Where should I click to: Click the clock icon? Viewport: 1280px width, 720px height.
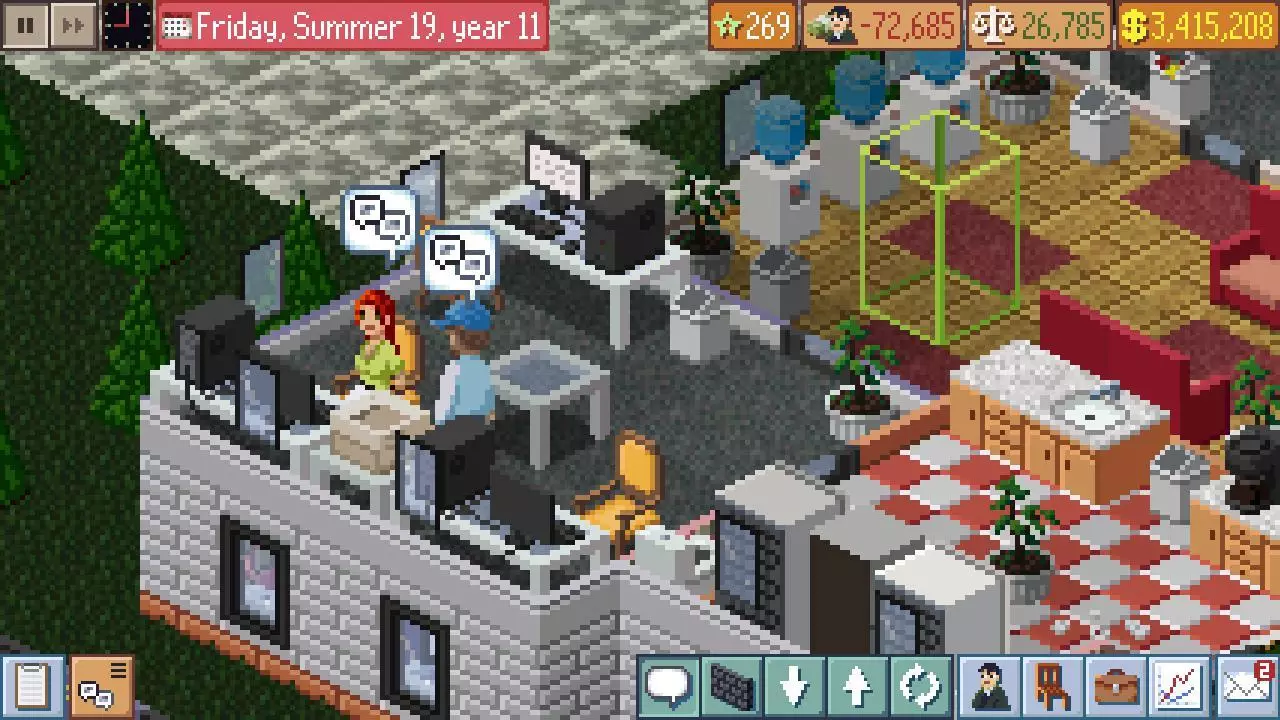tap(127, 26)
